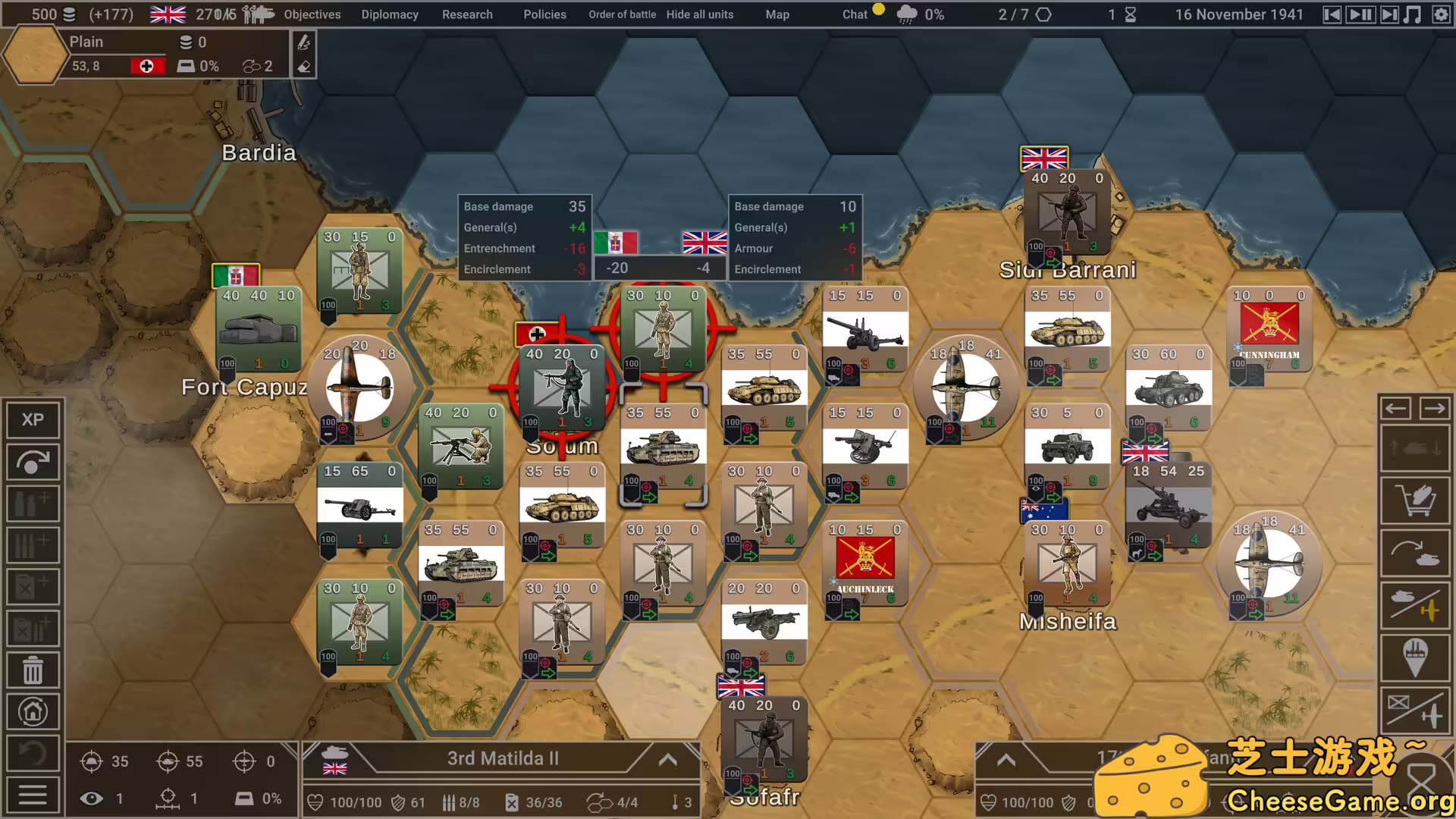Image resolution: width=1456 pixels, height=819 pixels.
Task: Select the tank movement order icon
Action: [x=1415, y=553]
